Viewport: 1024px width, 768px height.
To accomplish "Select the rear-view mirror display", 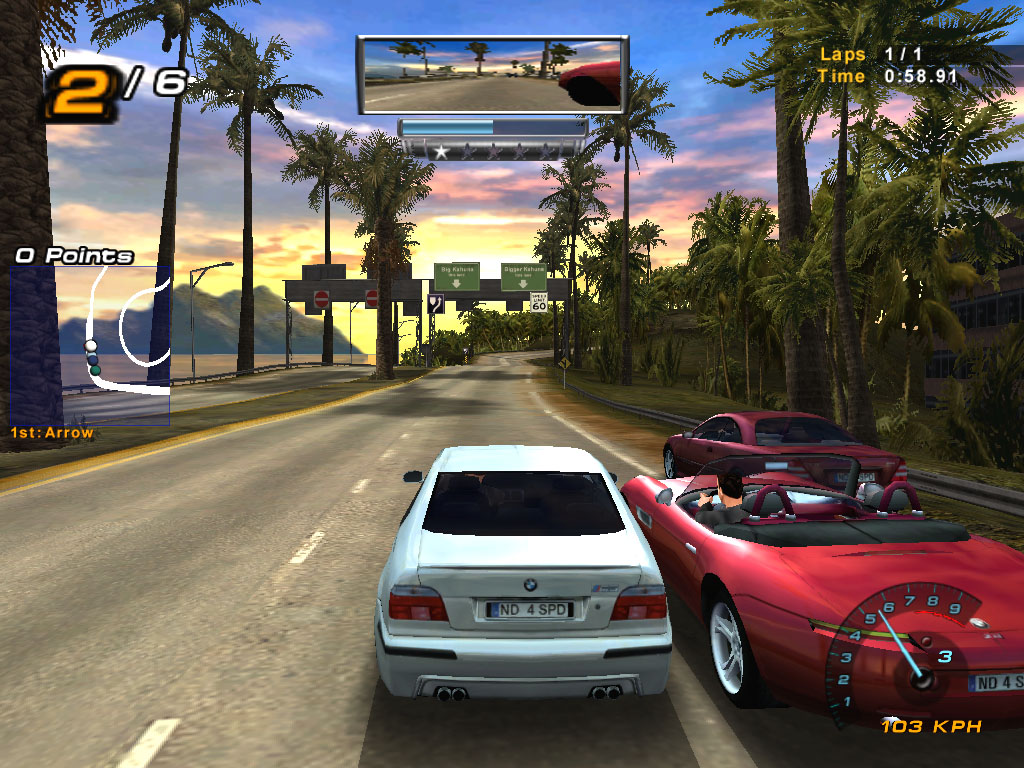I will coord(492,75).
